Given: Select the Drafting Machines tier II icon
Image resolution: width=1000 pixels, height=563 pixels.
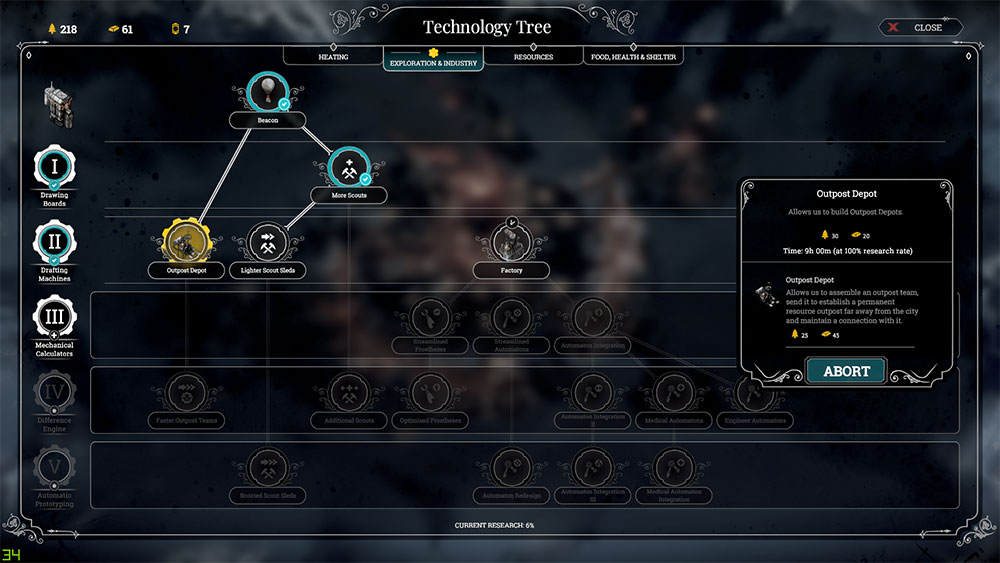Looking at the screenshot, I should pyautogui.click(x=54, y=243).
